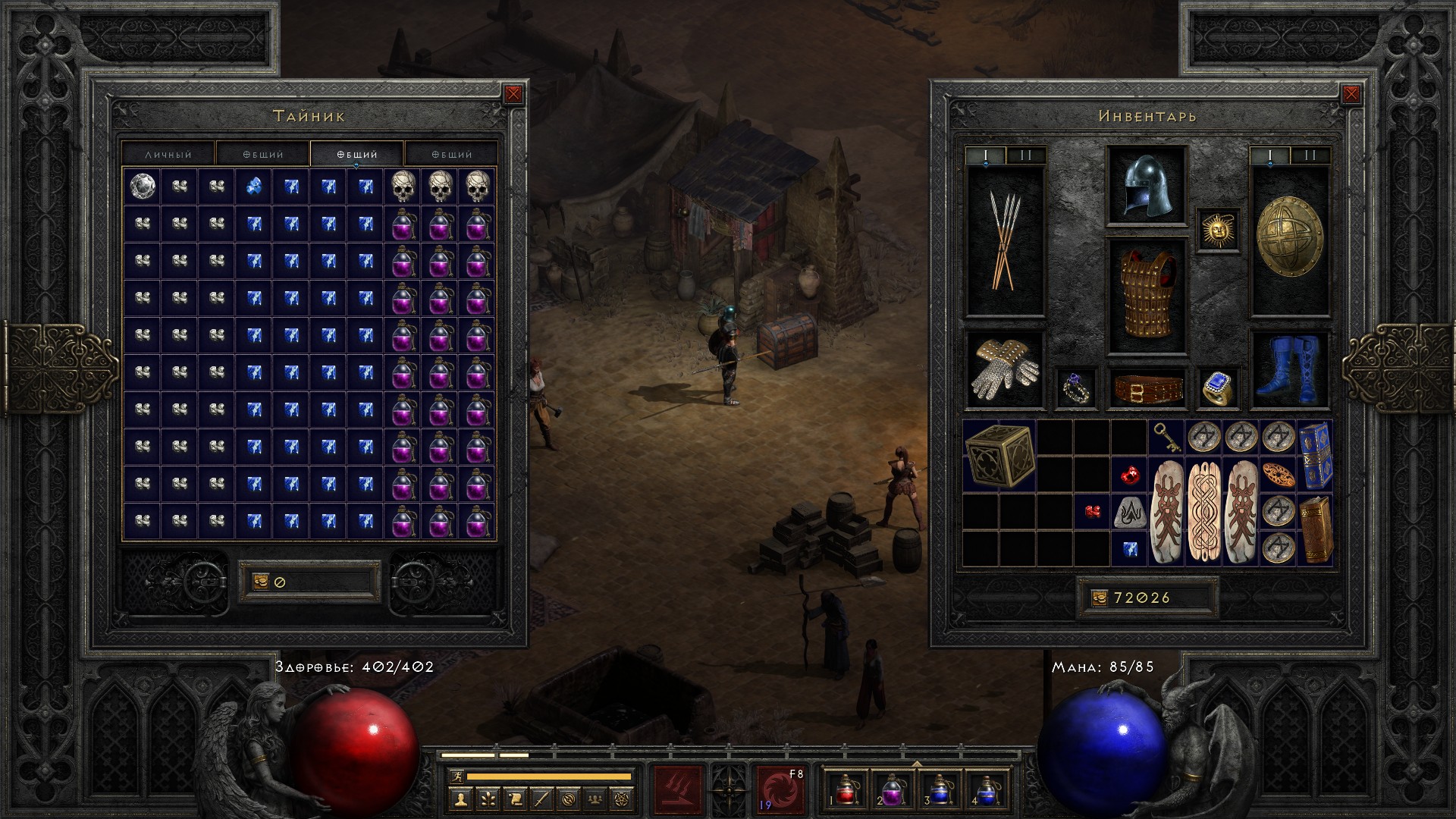Select the equipped leather belt

1147,388
